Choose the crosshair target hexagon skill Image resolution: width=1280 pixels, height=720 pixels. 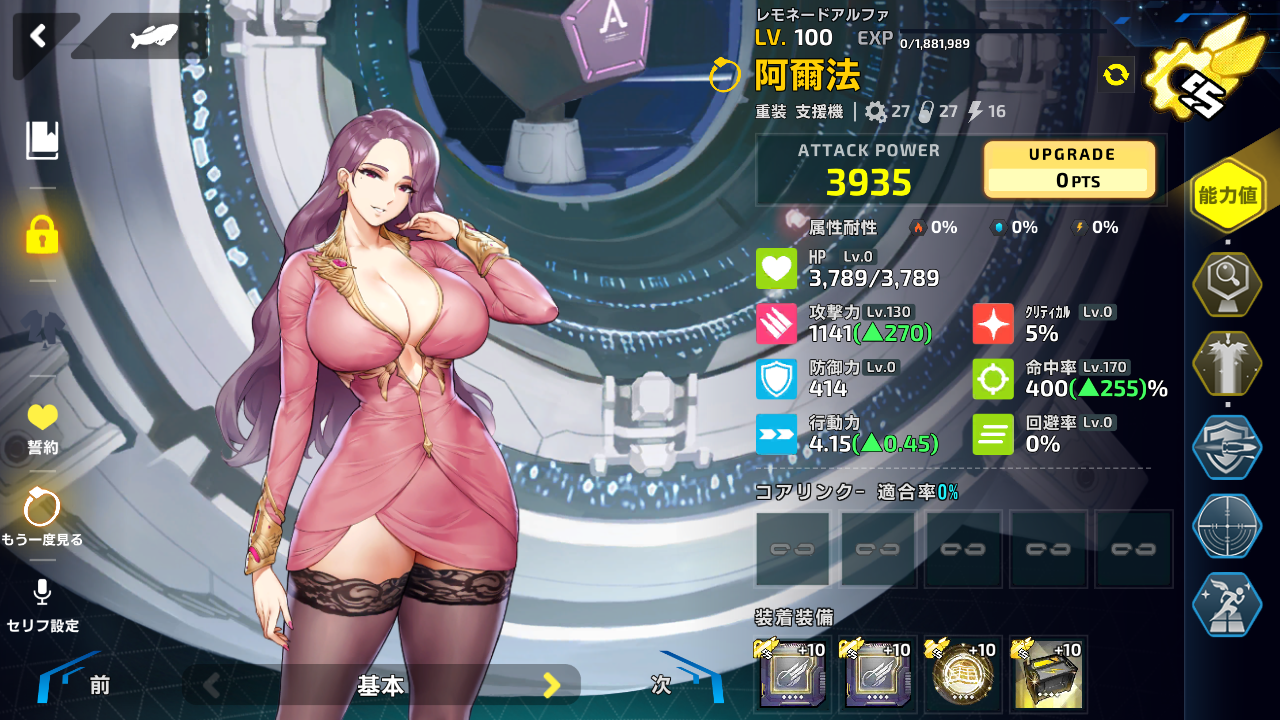tap(1227, 526)
